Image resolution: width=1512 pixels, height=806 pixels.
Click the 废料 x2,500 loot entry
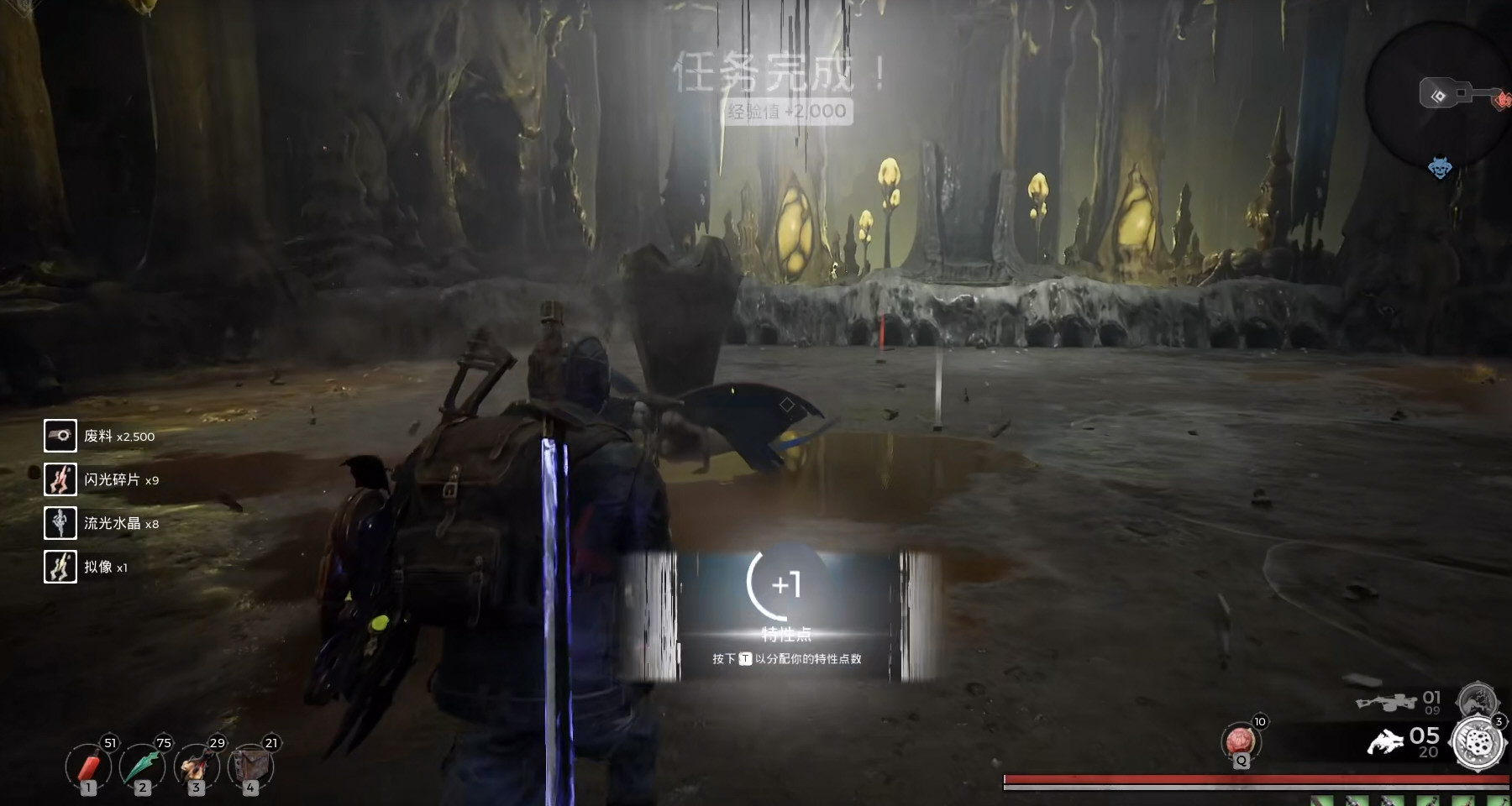100,436
